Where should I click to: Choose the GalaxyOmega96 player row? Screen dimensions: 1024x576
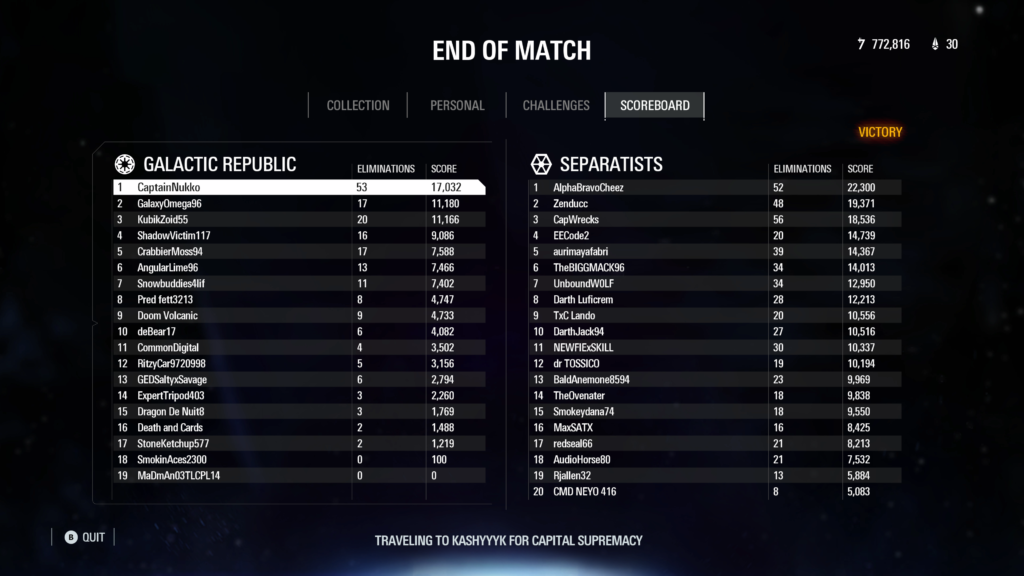point(298,203)
